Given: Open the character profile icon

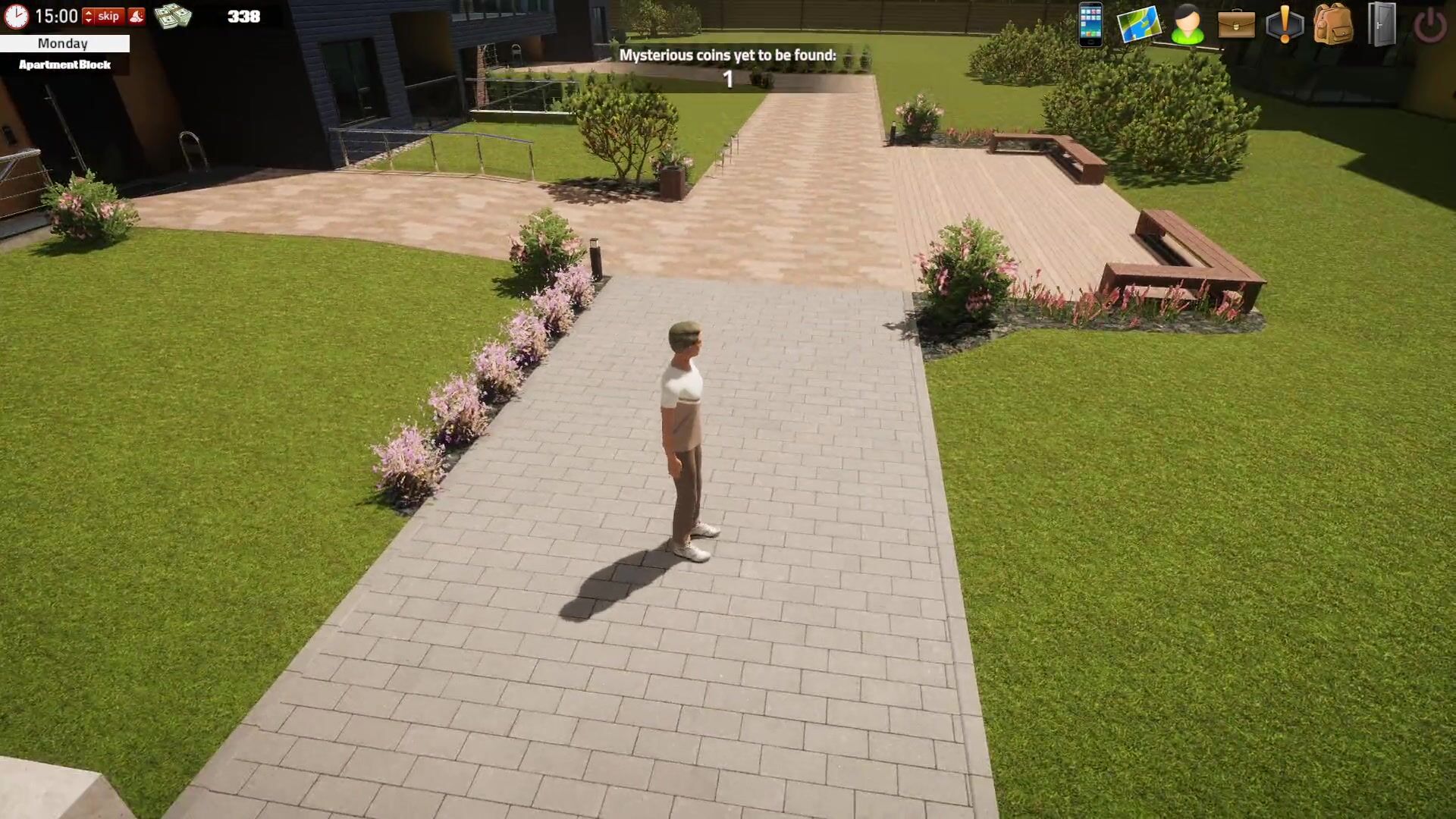Looking at the screenshot, I should click(x=1188, y=24).
